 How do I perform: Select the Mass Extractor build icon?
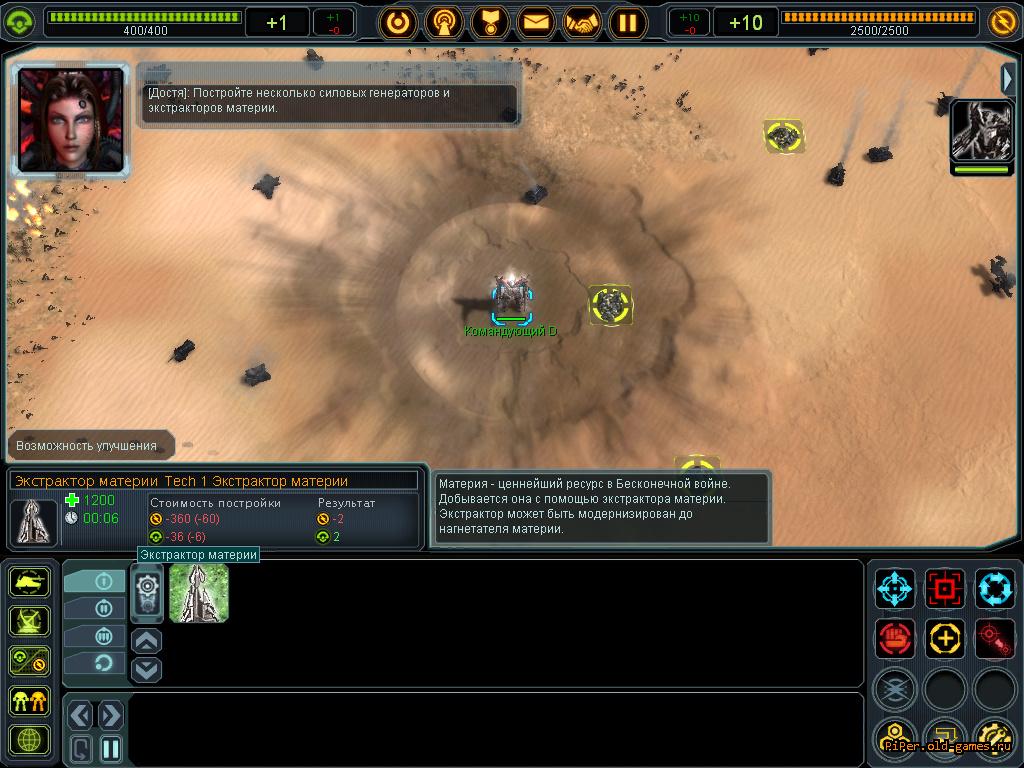click(x=199, y=592)
